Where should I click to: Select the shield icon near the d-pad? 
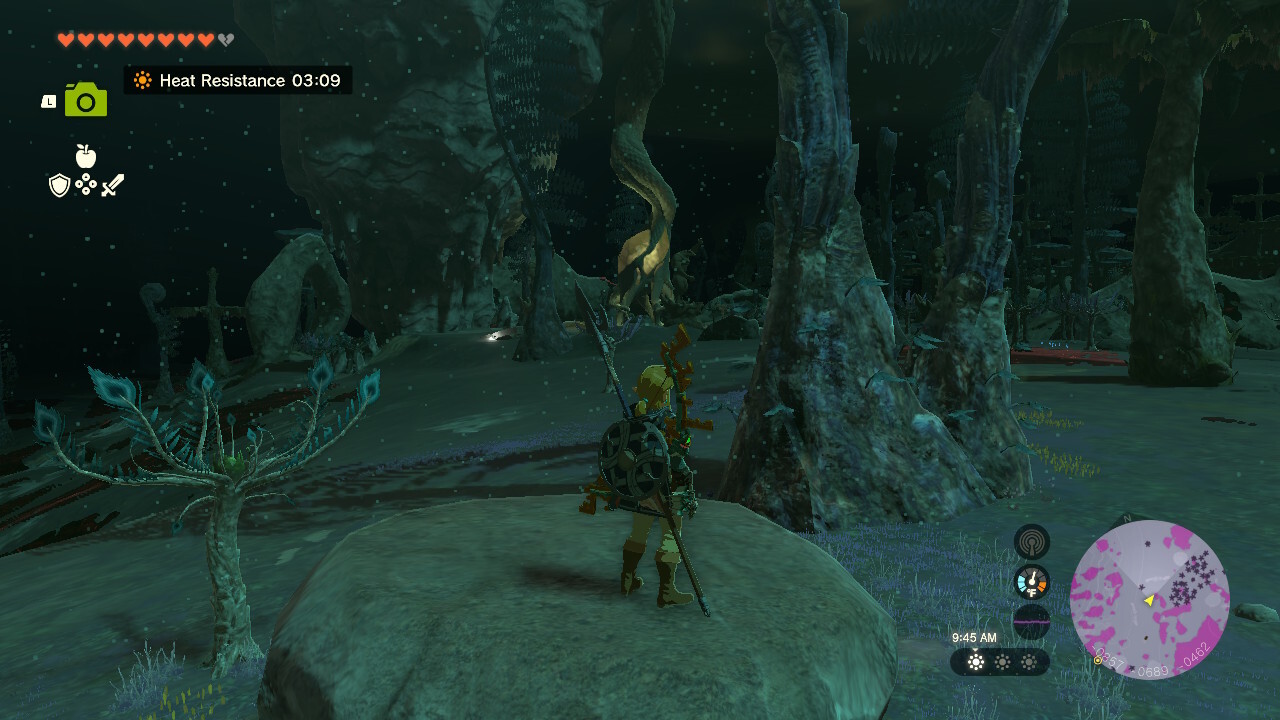[x=61, y=184]
